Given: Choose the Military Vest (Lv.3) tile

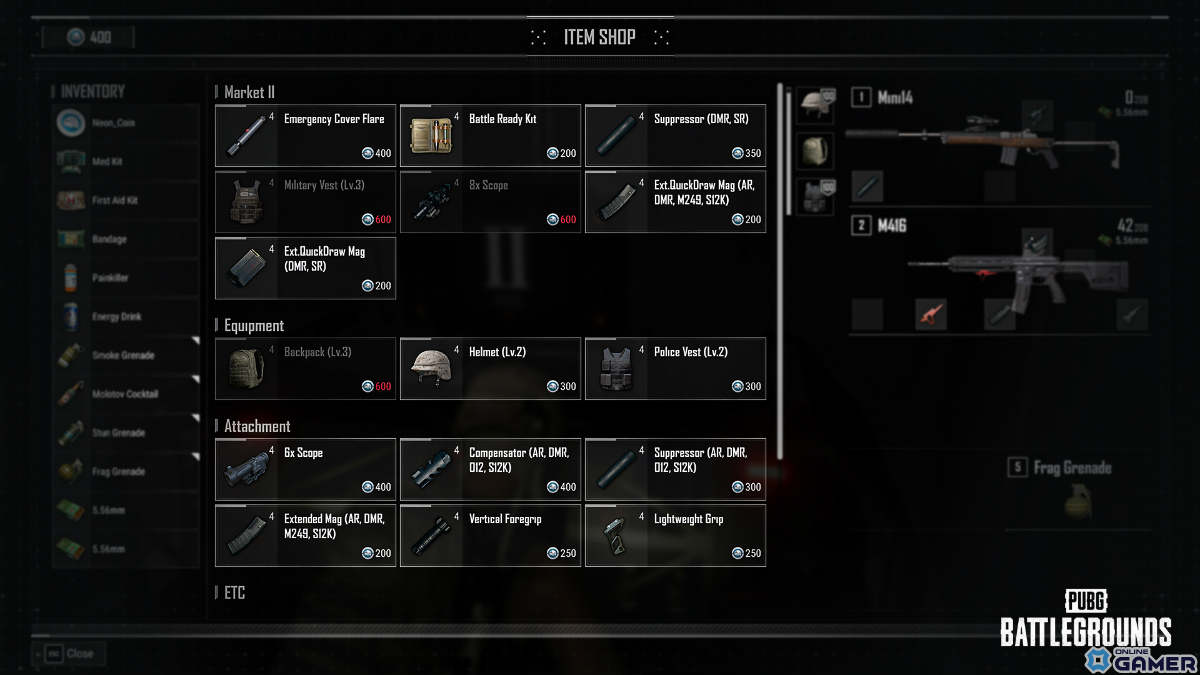Looking at the screenshot, I should (x=305, y=202).
